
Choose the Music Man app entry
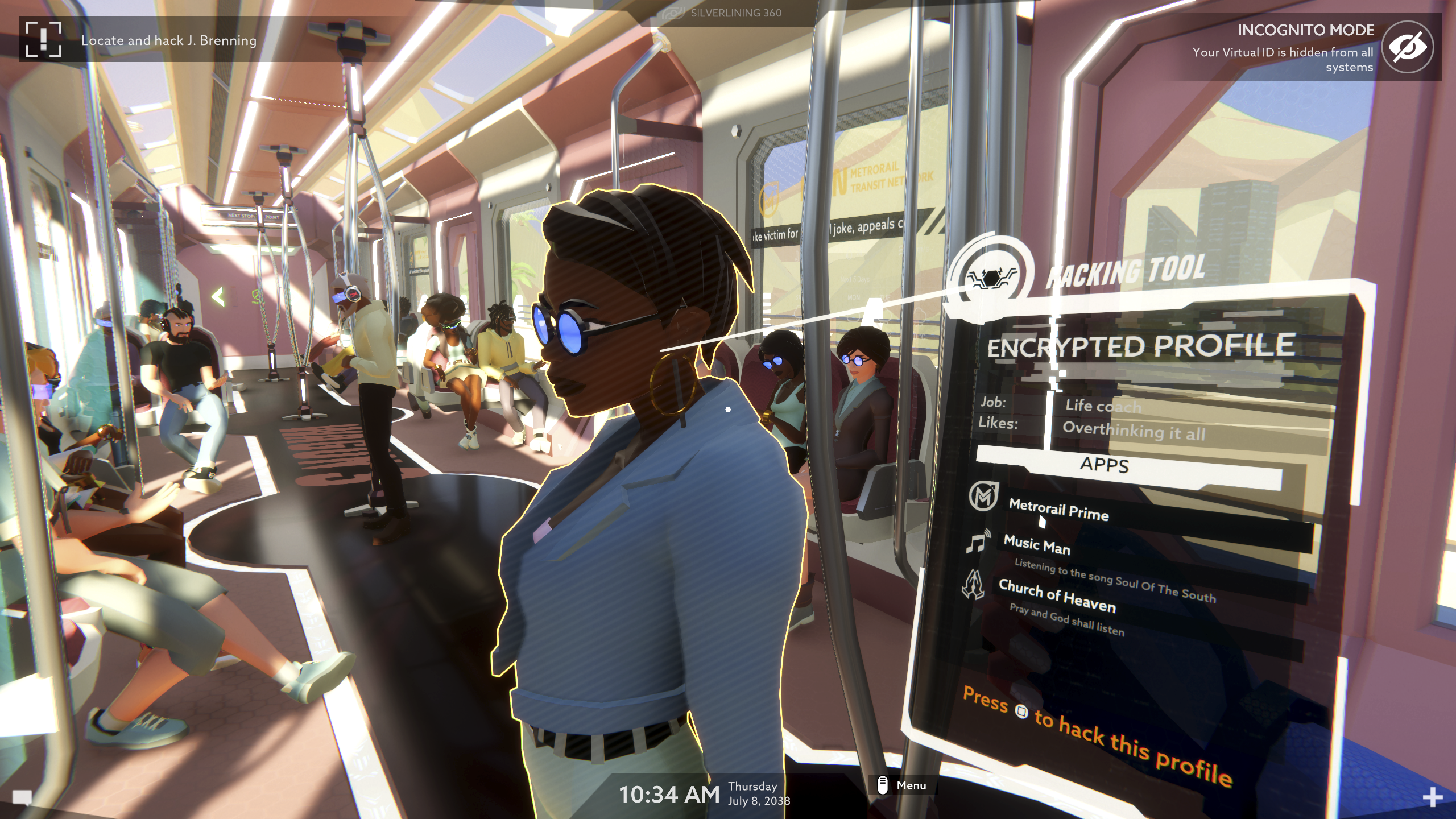[x=1036, y=545]
